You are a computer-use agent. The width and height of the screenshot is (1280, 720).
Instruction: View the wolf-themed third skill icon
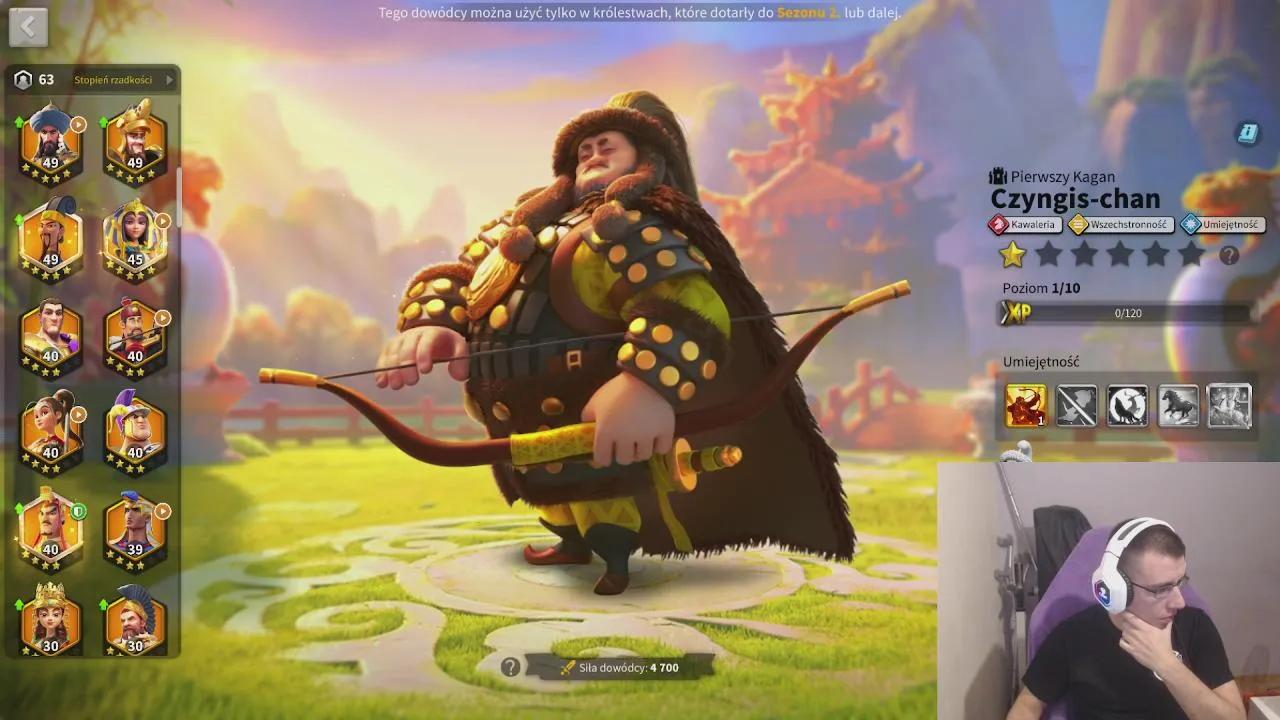pyautogui.click(x=1128, y=406)
